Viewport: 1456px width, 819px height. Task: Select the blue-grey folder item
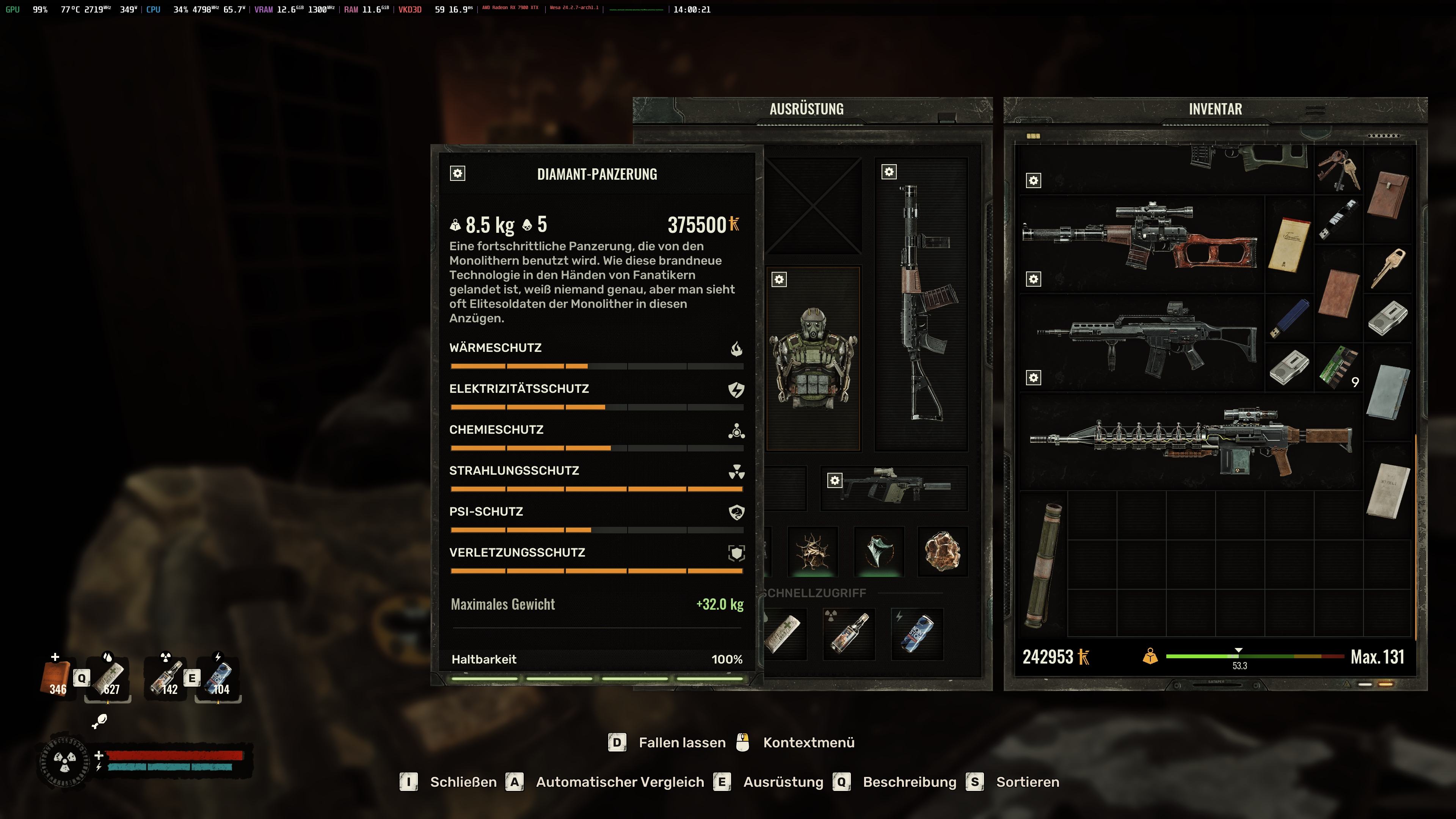pos(1388,392)
